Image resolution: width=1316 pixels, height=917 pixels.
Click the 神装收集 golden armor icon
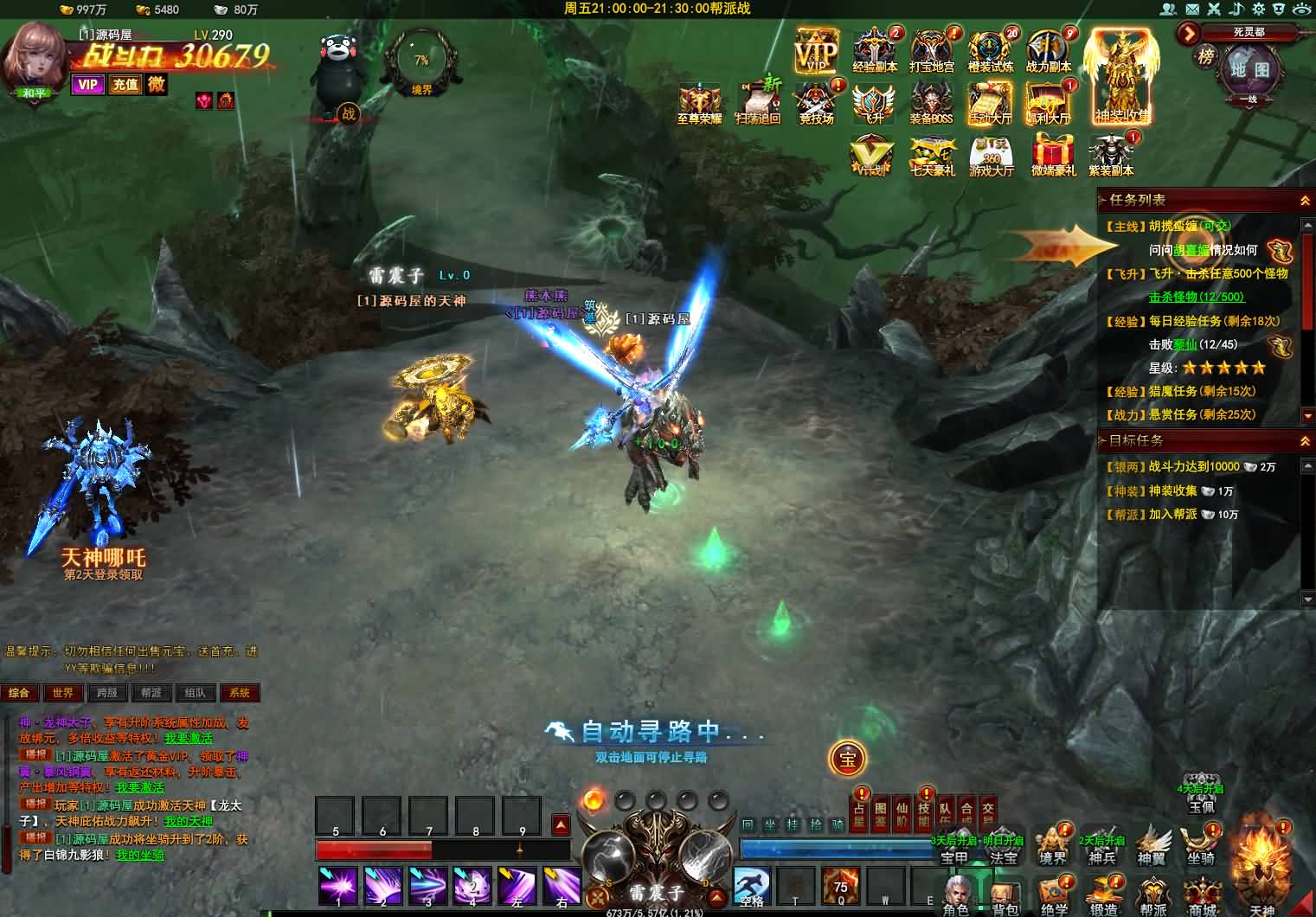pyautogui.click(x=1122, y=76)
